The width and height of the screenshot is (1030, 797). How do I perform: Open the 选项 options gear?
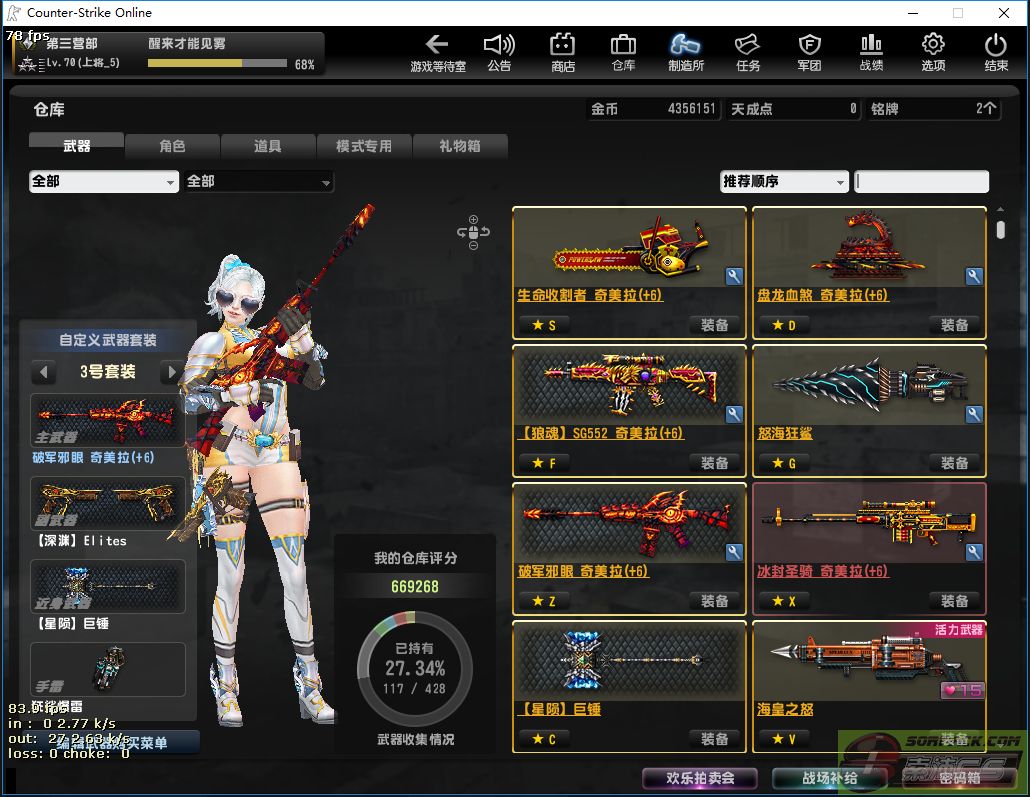pos(932,52)
